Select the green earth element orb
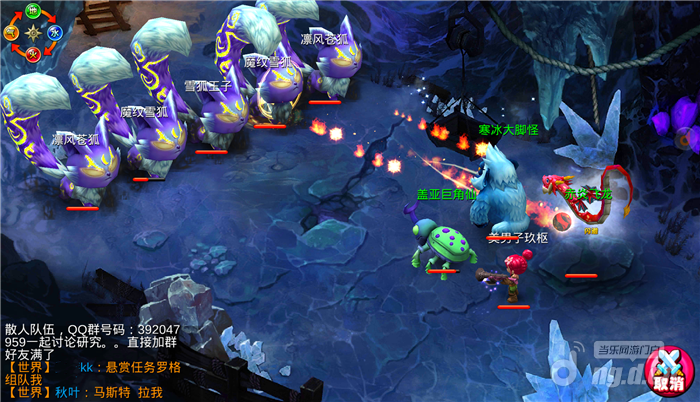This screenshot has width=700, height=402. pos(33,10)
